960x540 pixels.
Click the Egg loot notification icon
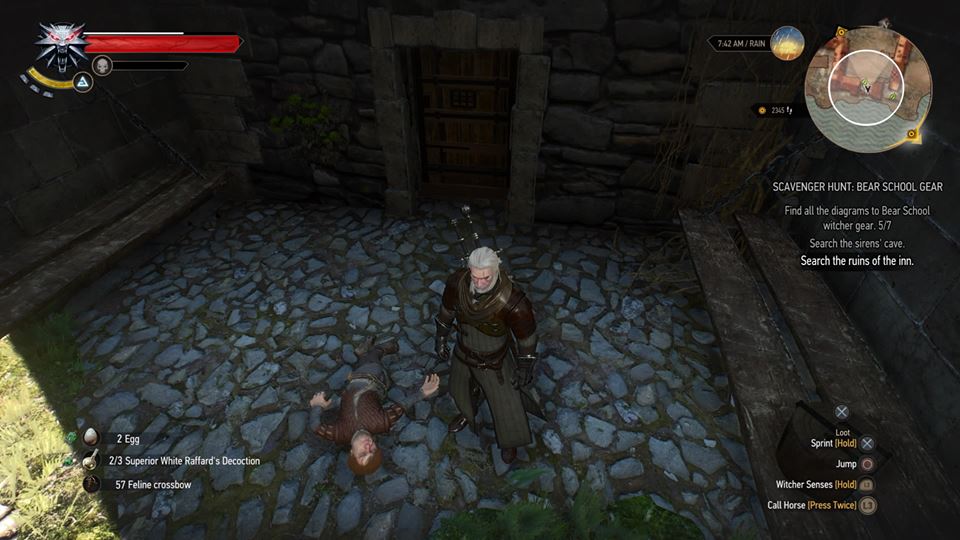pos(91,437)
